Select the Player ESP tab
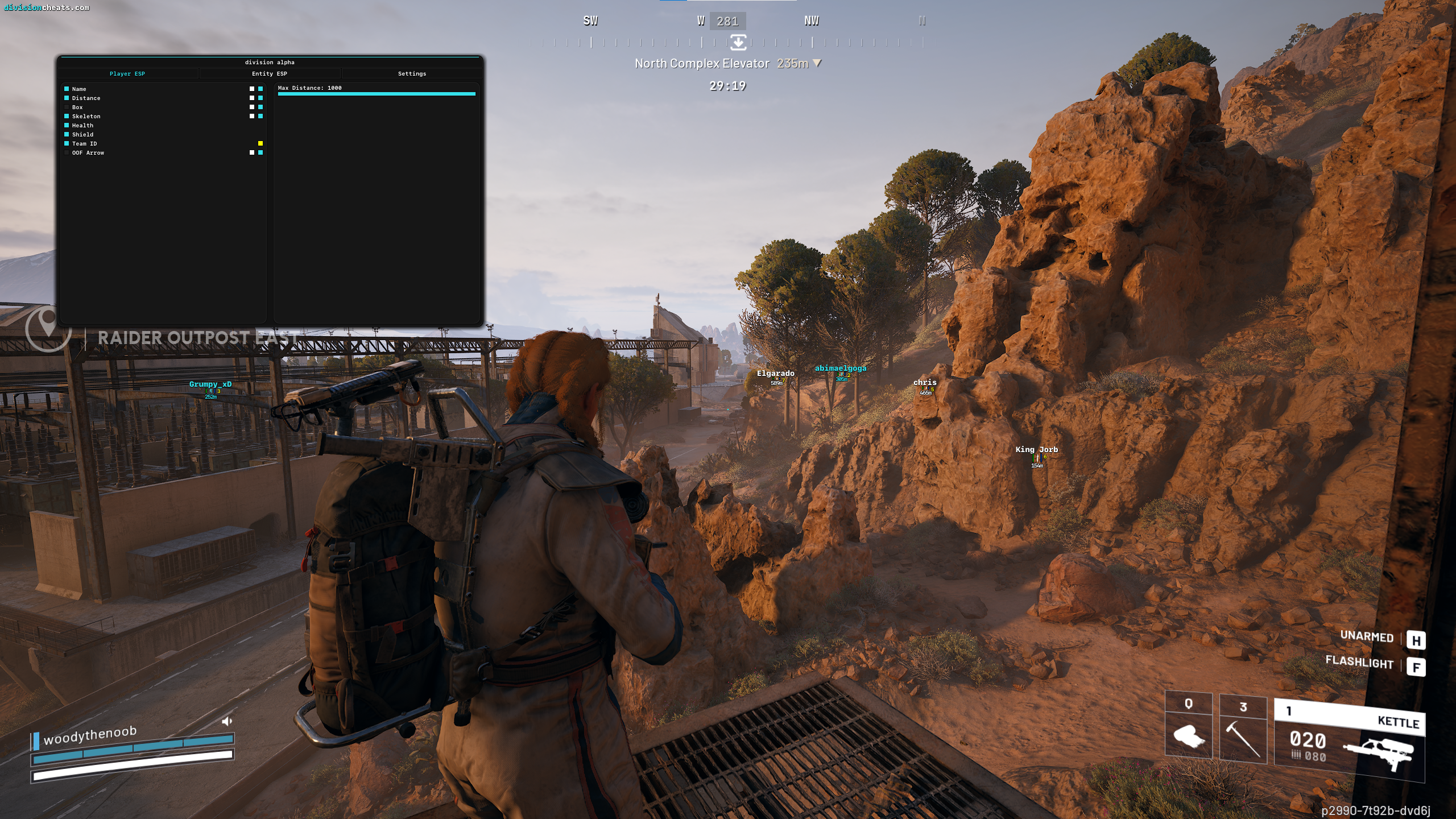 click(x=127, y=74)
